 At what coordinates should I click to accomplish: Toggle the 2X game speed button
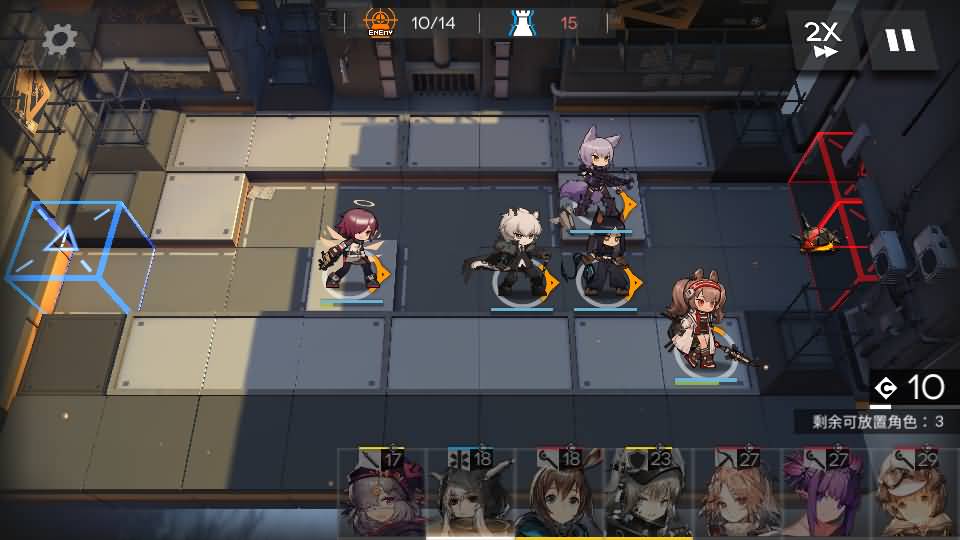coord(824,40)
